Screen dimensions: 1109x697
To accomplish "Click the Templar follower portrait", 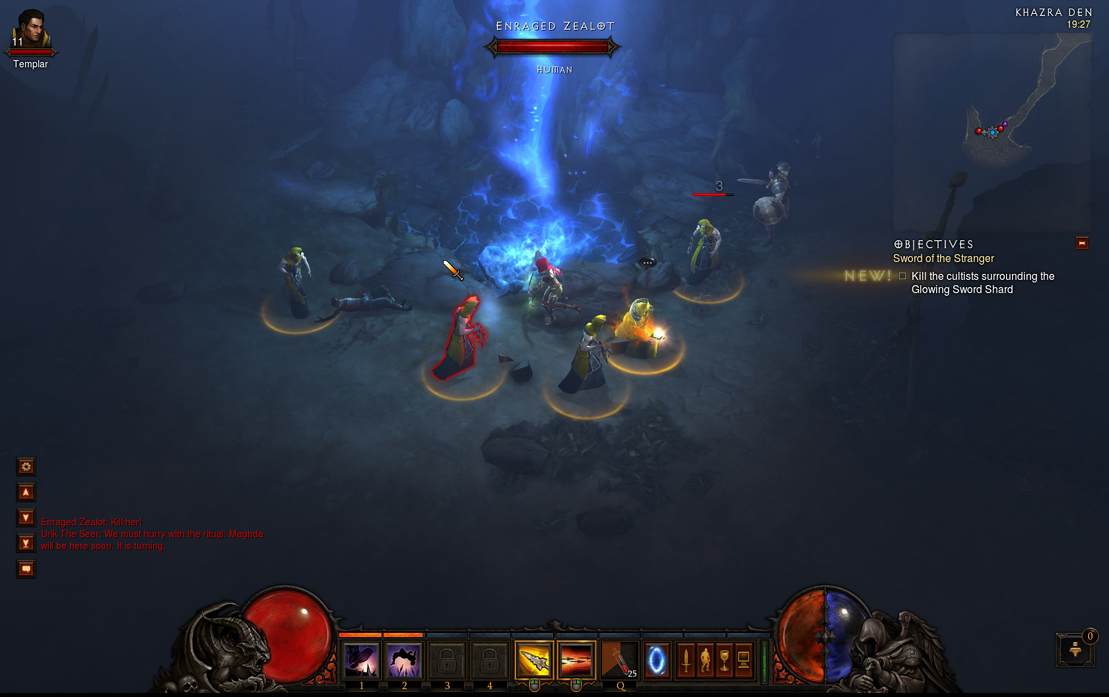I will pyautogui.click(x=30, y=31).
